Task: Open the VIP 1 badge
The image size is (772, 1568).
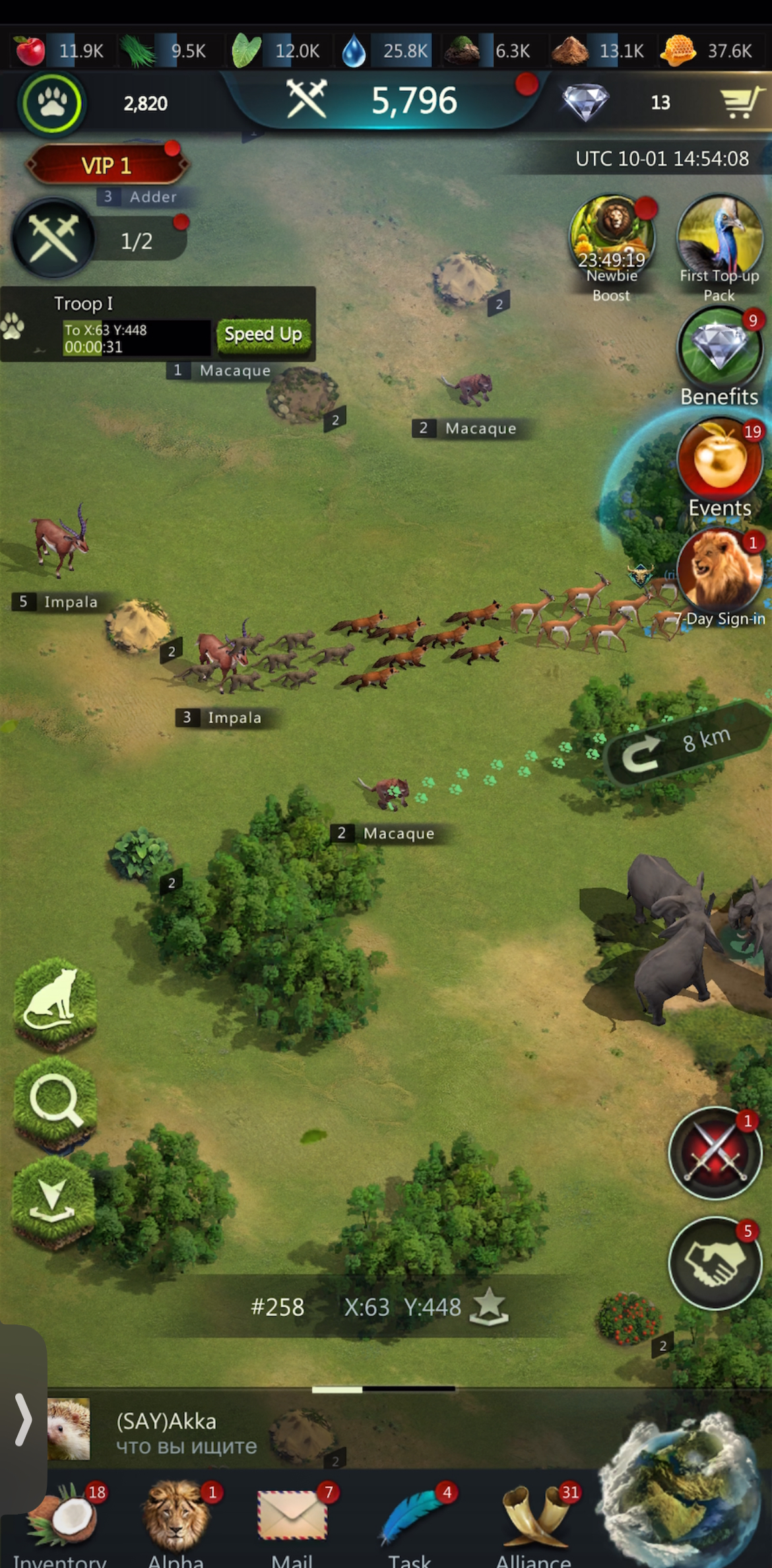Action: [x=107, y=165]
